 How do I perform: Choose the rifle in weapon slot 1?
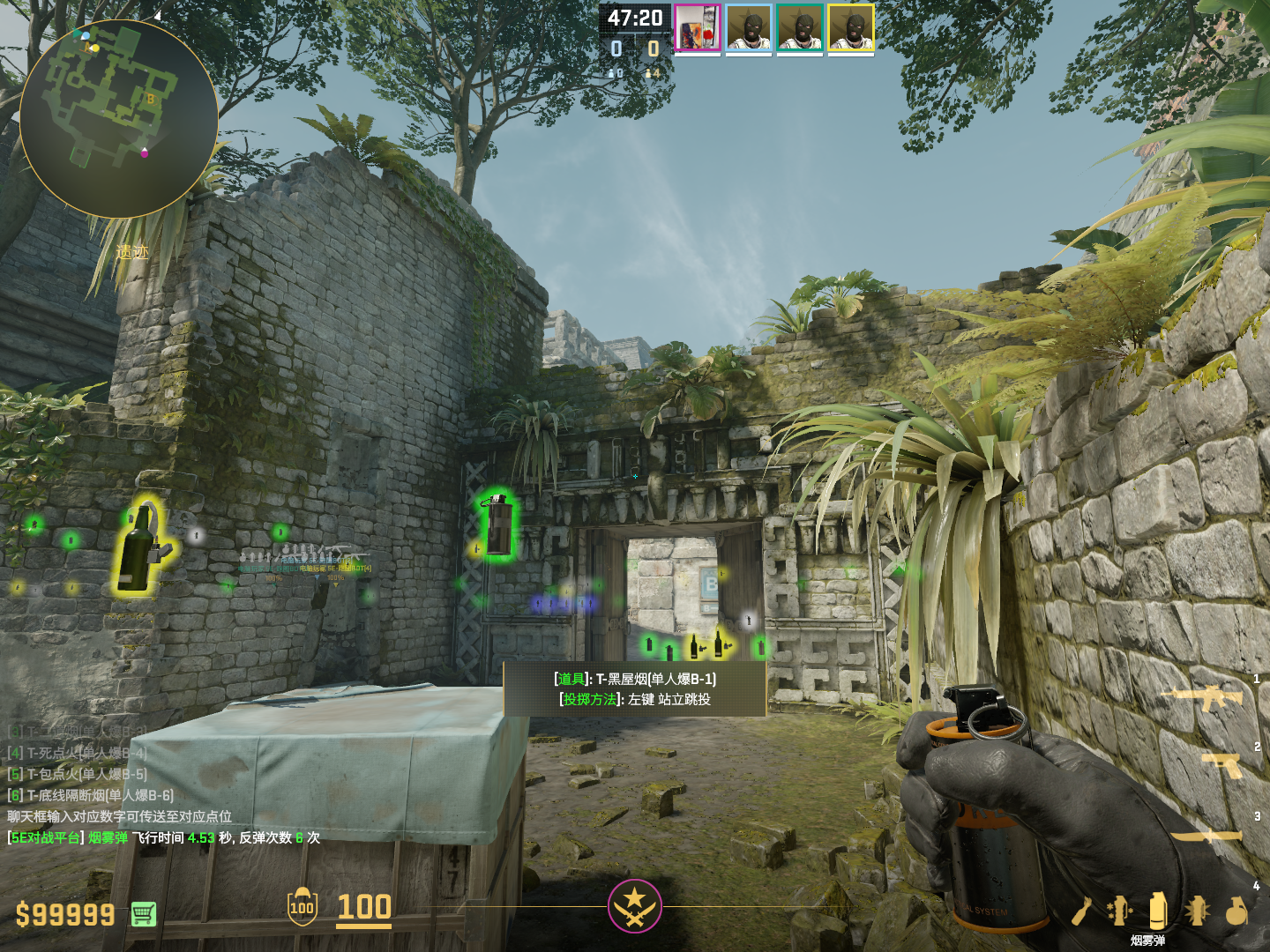click(1202, 699)
